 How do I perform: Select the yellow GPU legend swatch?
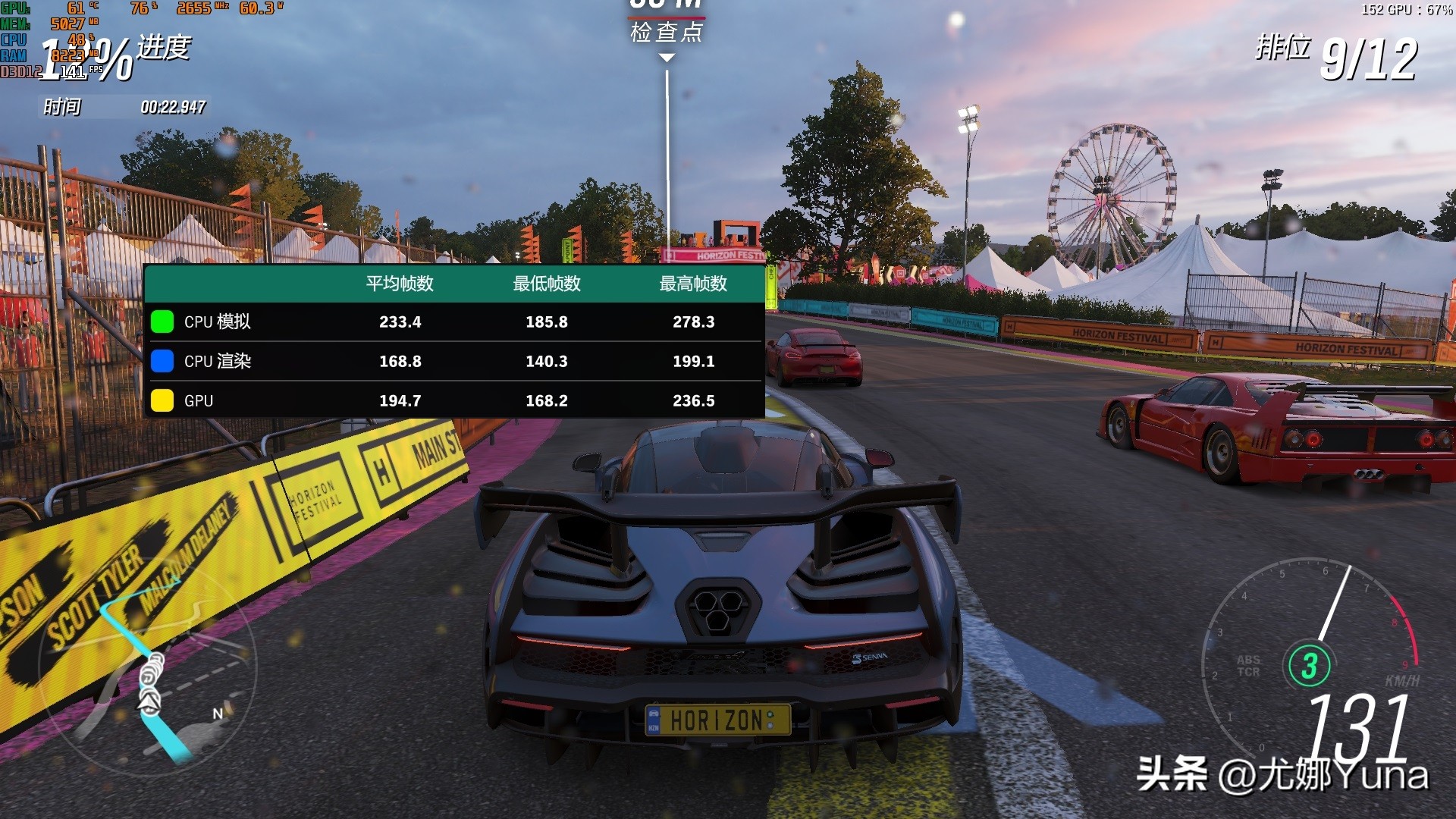click(162, 400)
